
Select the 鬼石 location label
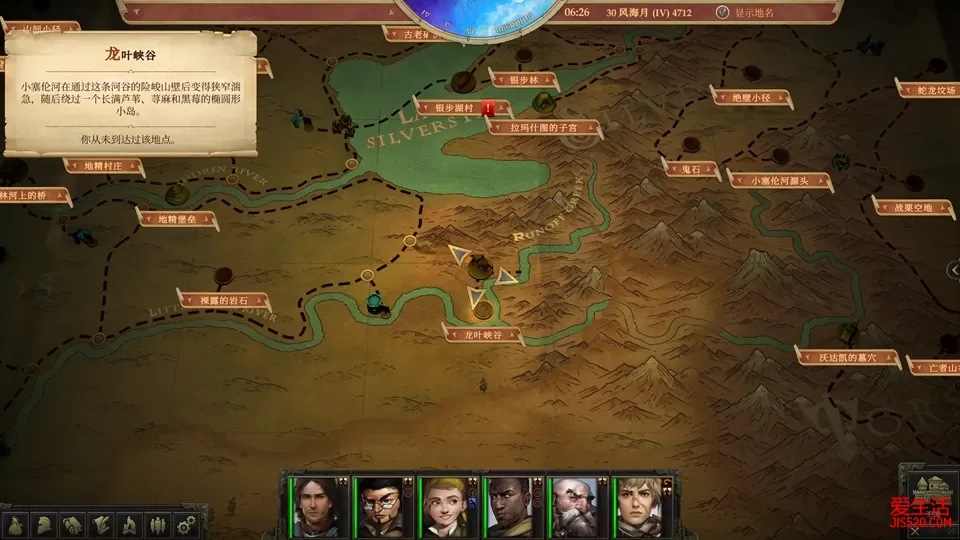[692, 170]
